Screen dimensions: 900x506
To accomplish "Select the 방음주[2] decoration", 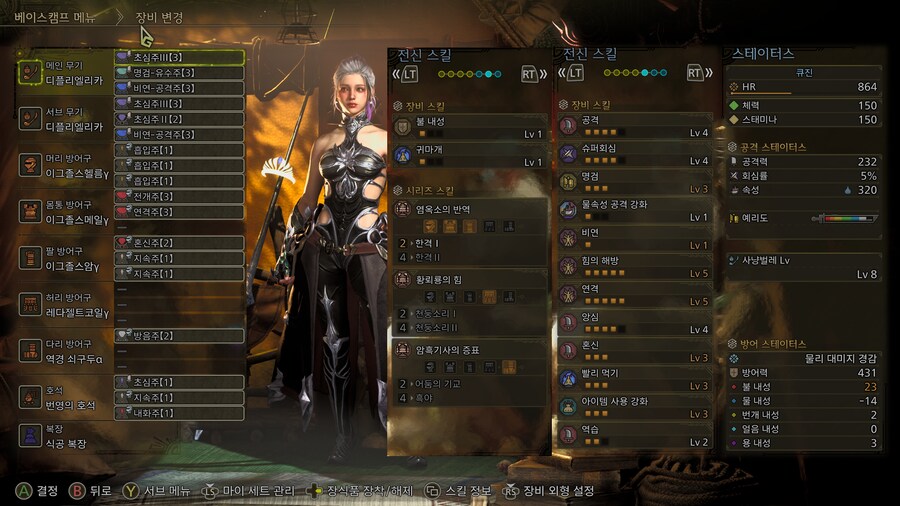I will [180, 336].
